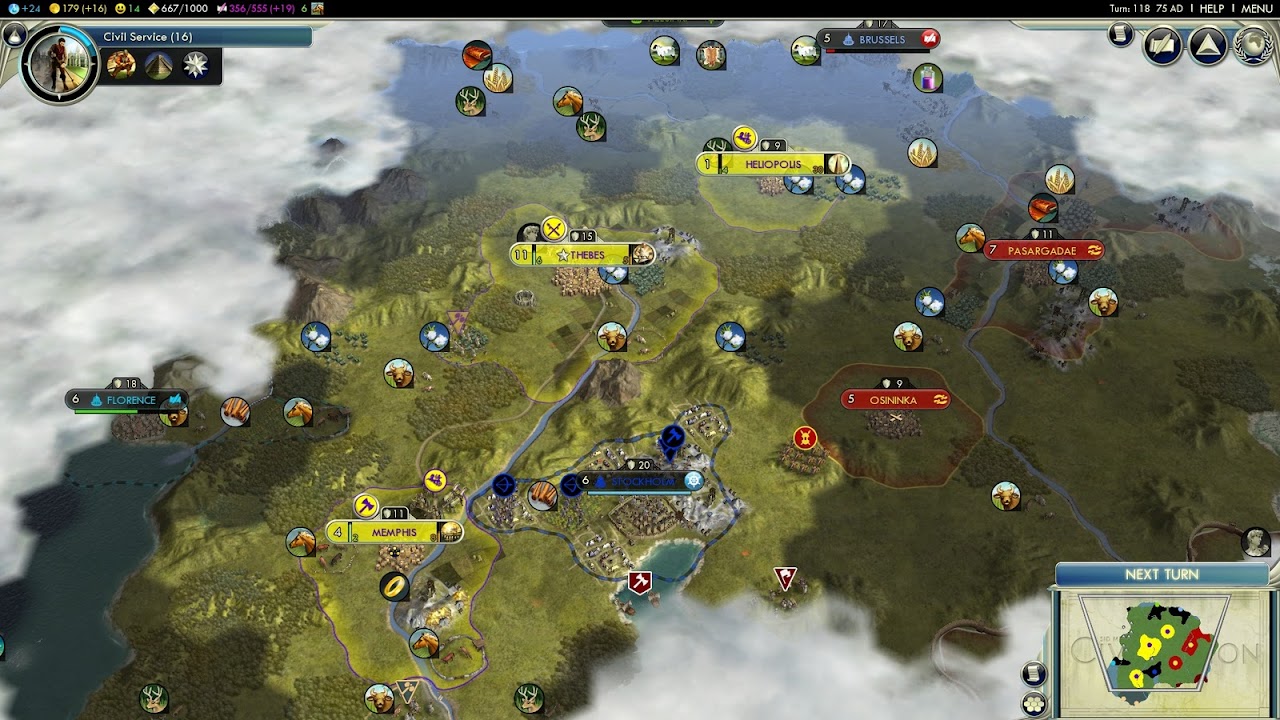
Task: Select the Heliopolis city banner
Action: tap(773, 164)
